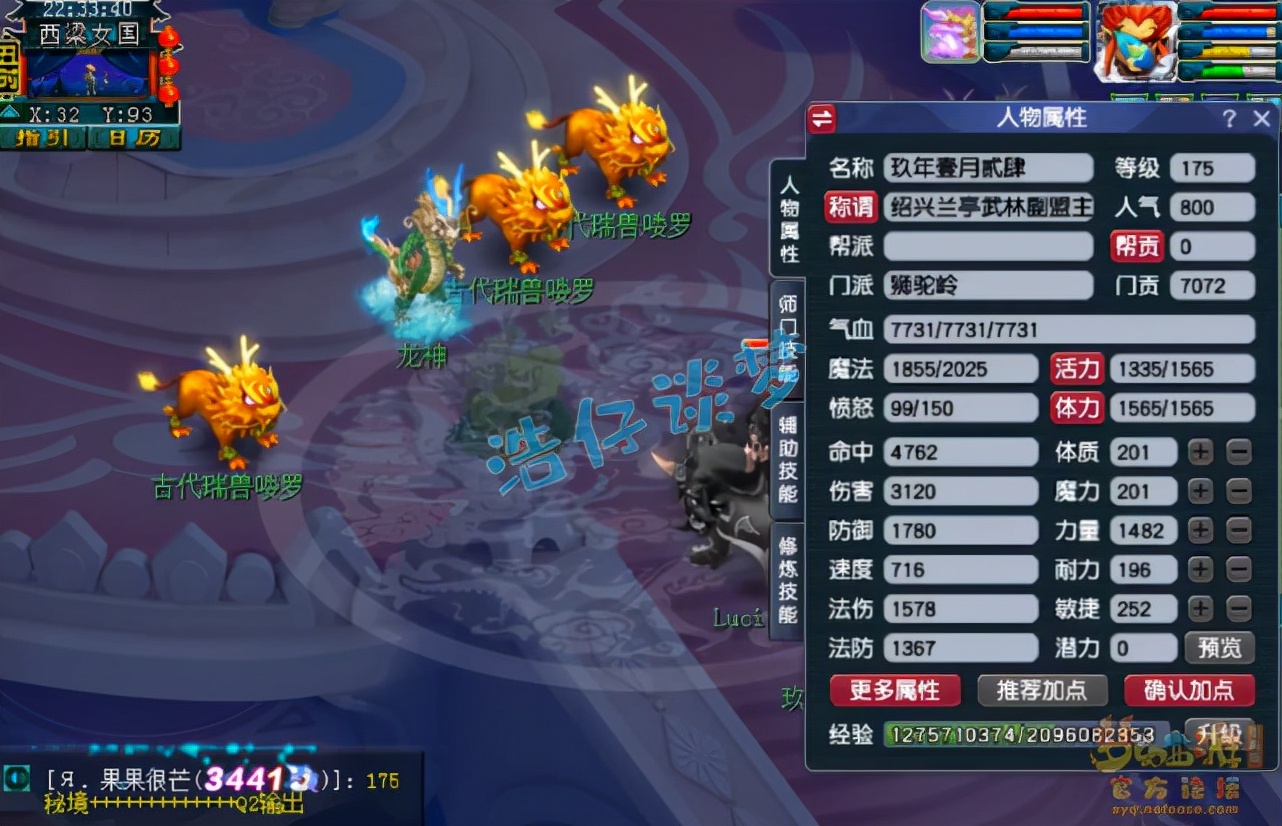Open 更多属性 more attributes

click(894, 690)
